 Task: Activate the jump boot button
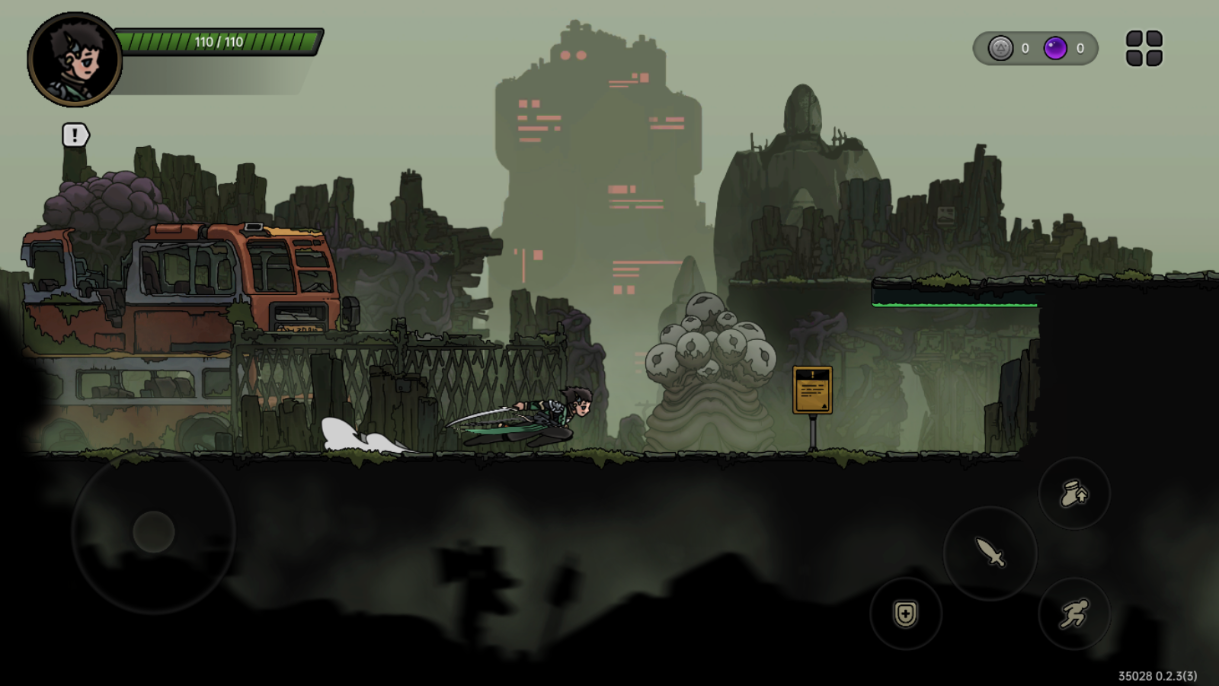[1074, 492]
